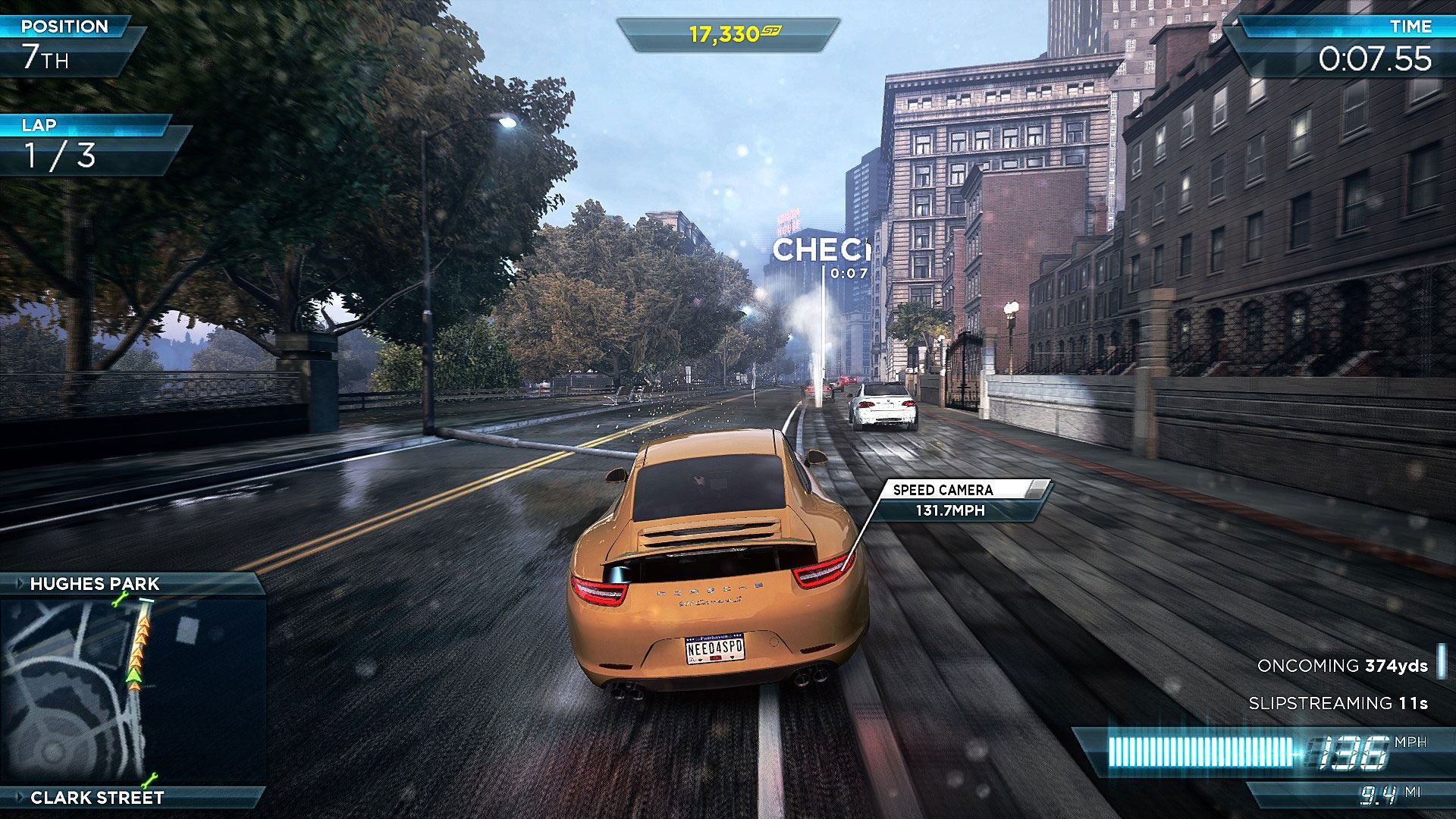Click the minimap showing the race route
1456x819 pixels.
pos(133,690)
